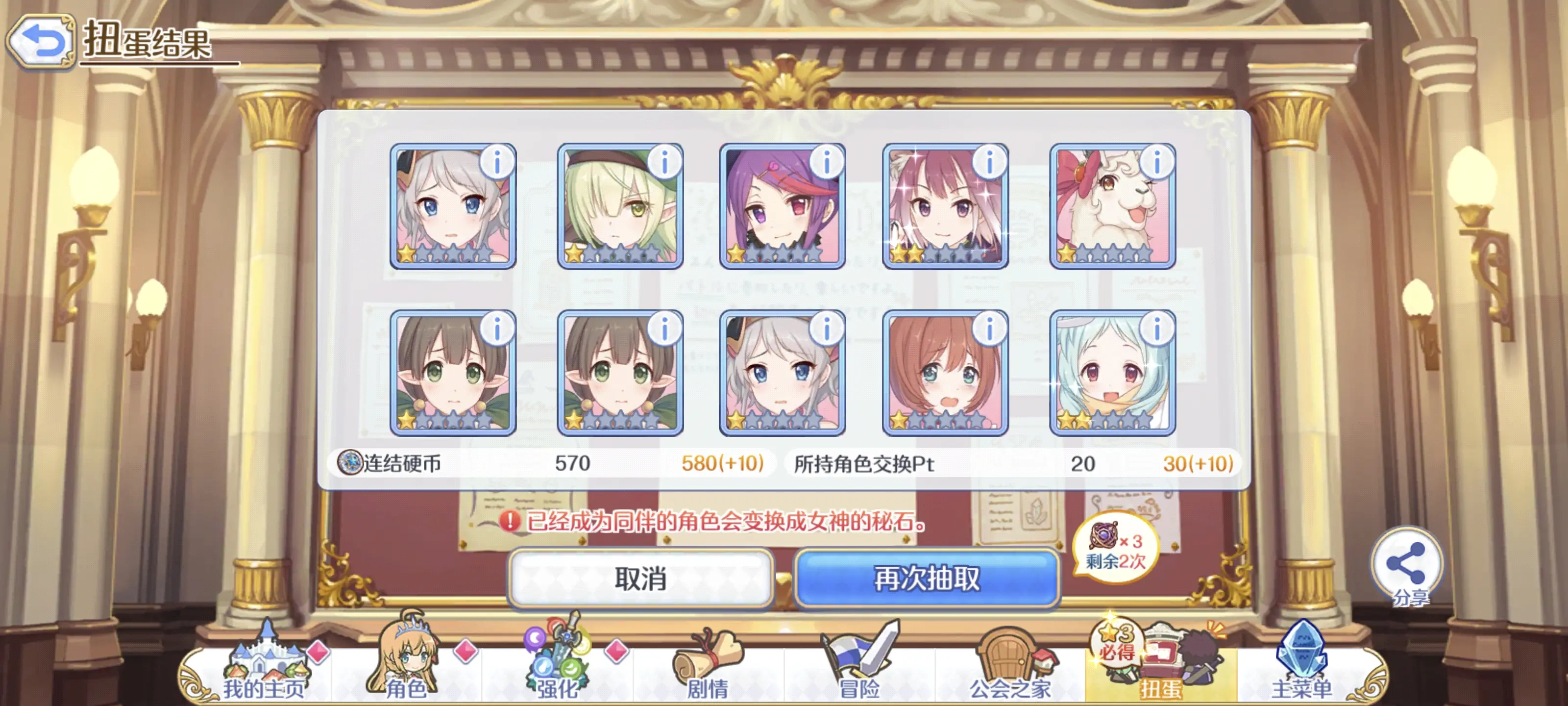Viewport: 1568px width, 706px height.
Task: Cancel with the 取消 button
Action: pyautogui.click(x=640, y=579)
